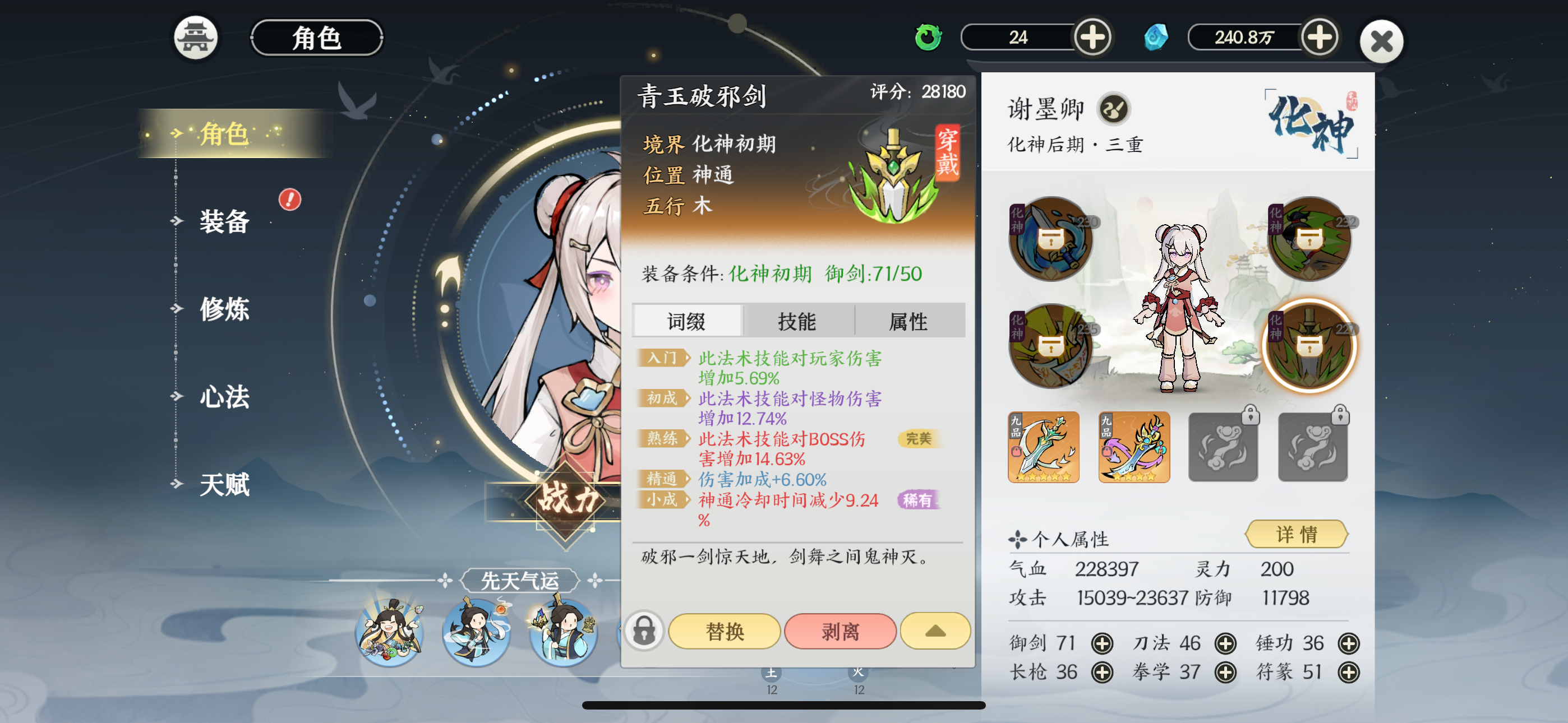Collapse the equipment panel with the arrow button
Screen dimensions: 1568x723
(935, 631)
